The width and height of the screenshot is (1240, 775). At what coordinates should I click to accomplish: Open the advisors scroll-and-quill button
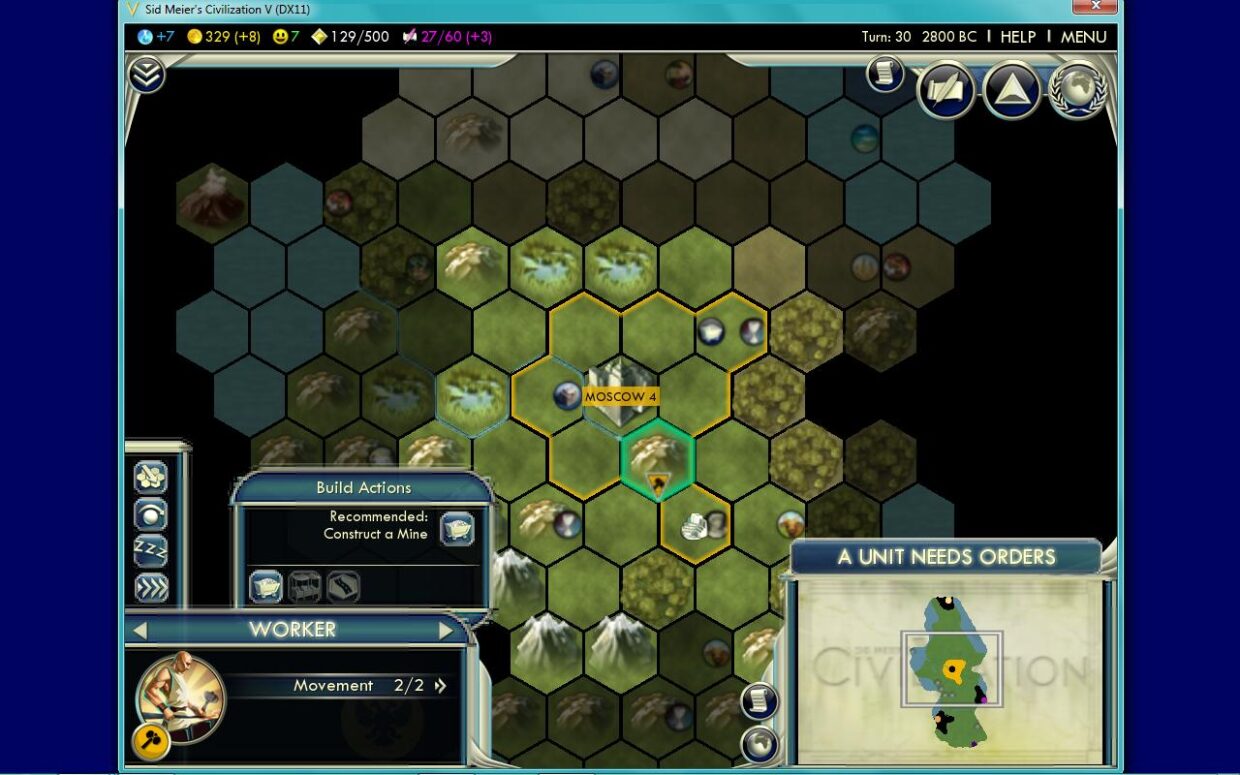click(x=946, y=91)
